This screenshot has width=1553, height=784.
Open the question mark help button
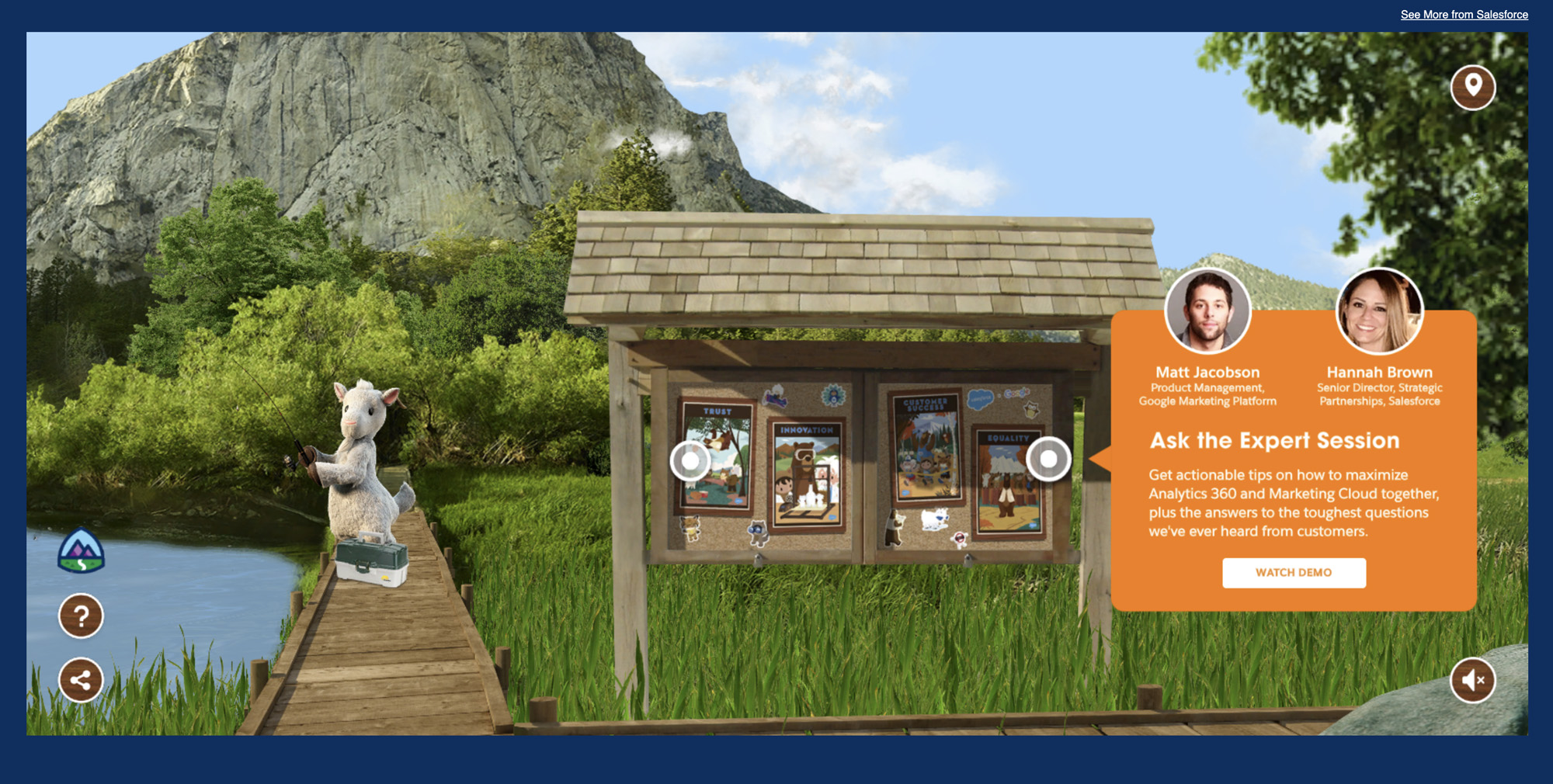81,616
